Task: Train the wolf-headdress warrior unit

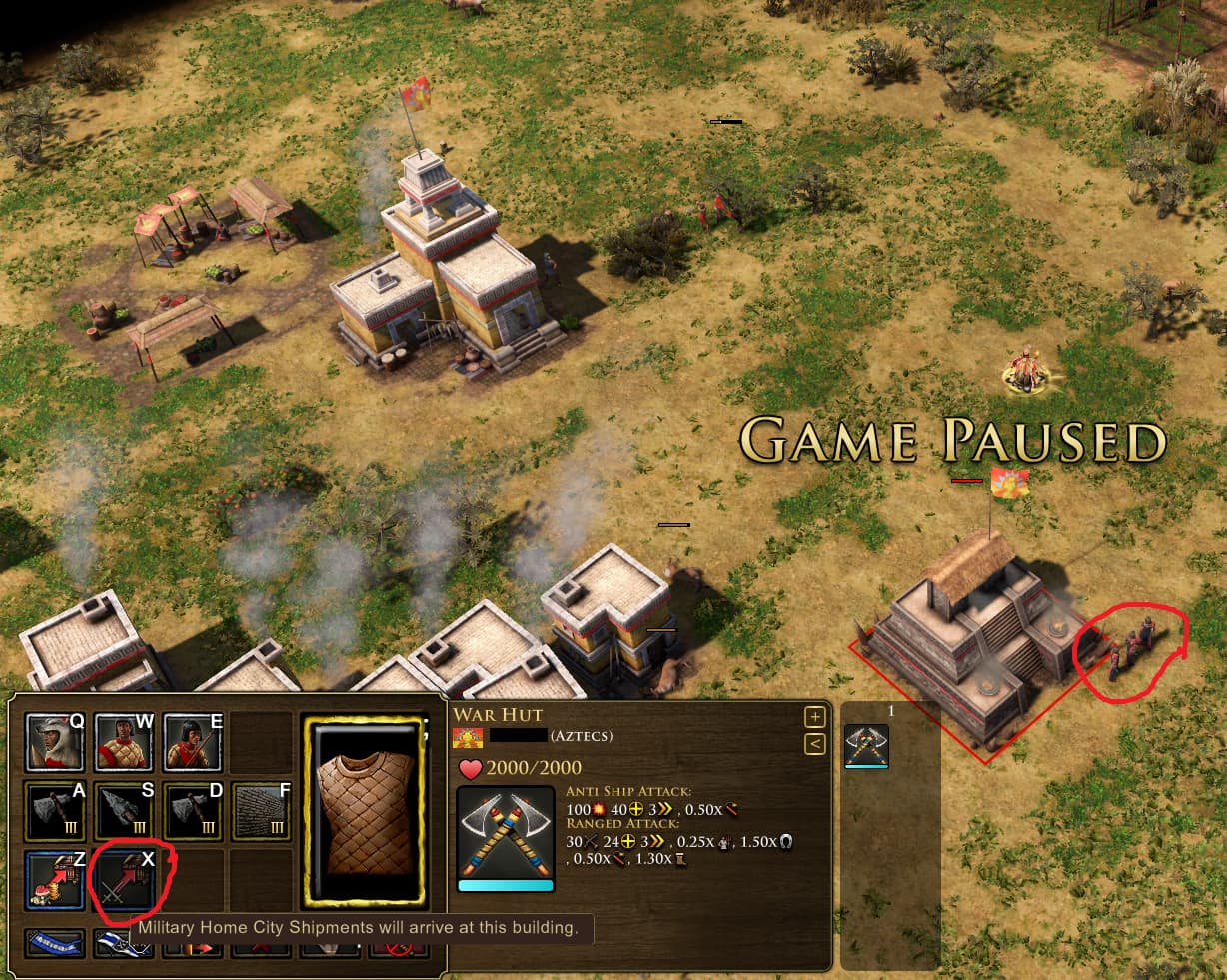Action: pyautogui.click(x=56, y=742)
